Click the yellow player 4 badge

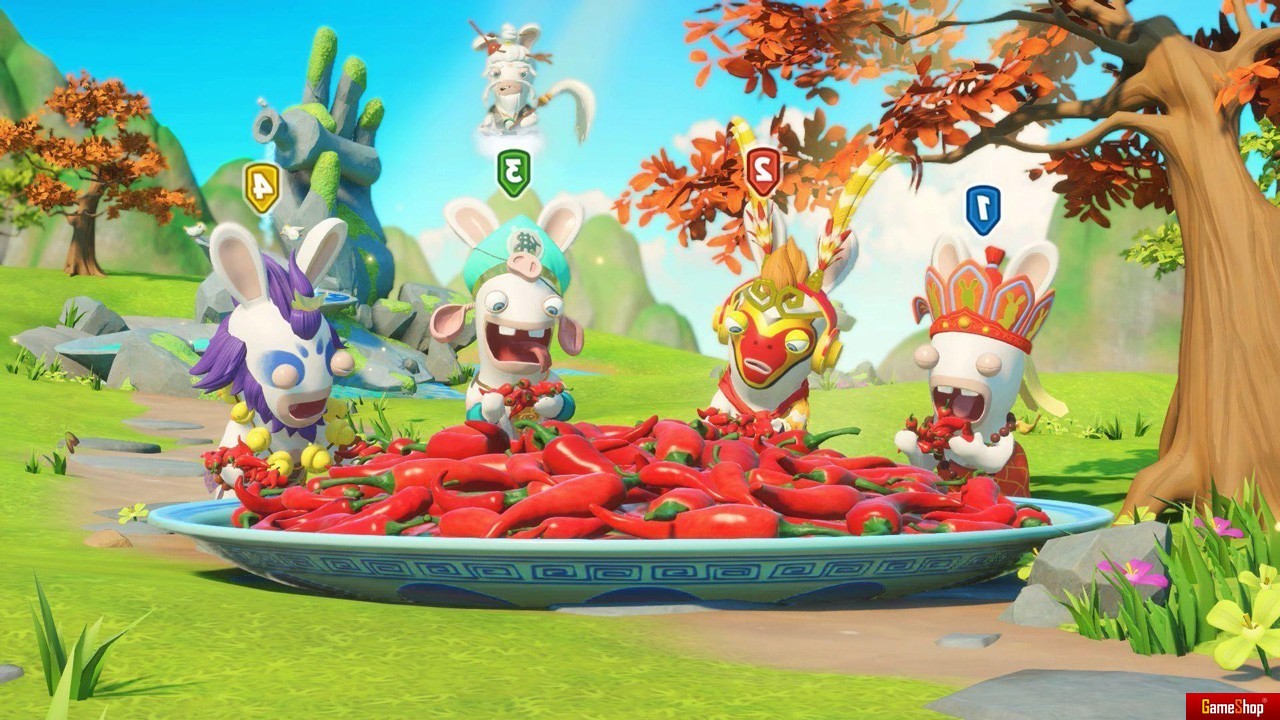point(261,187)
